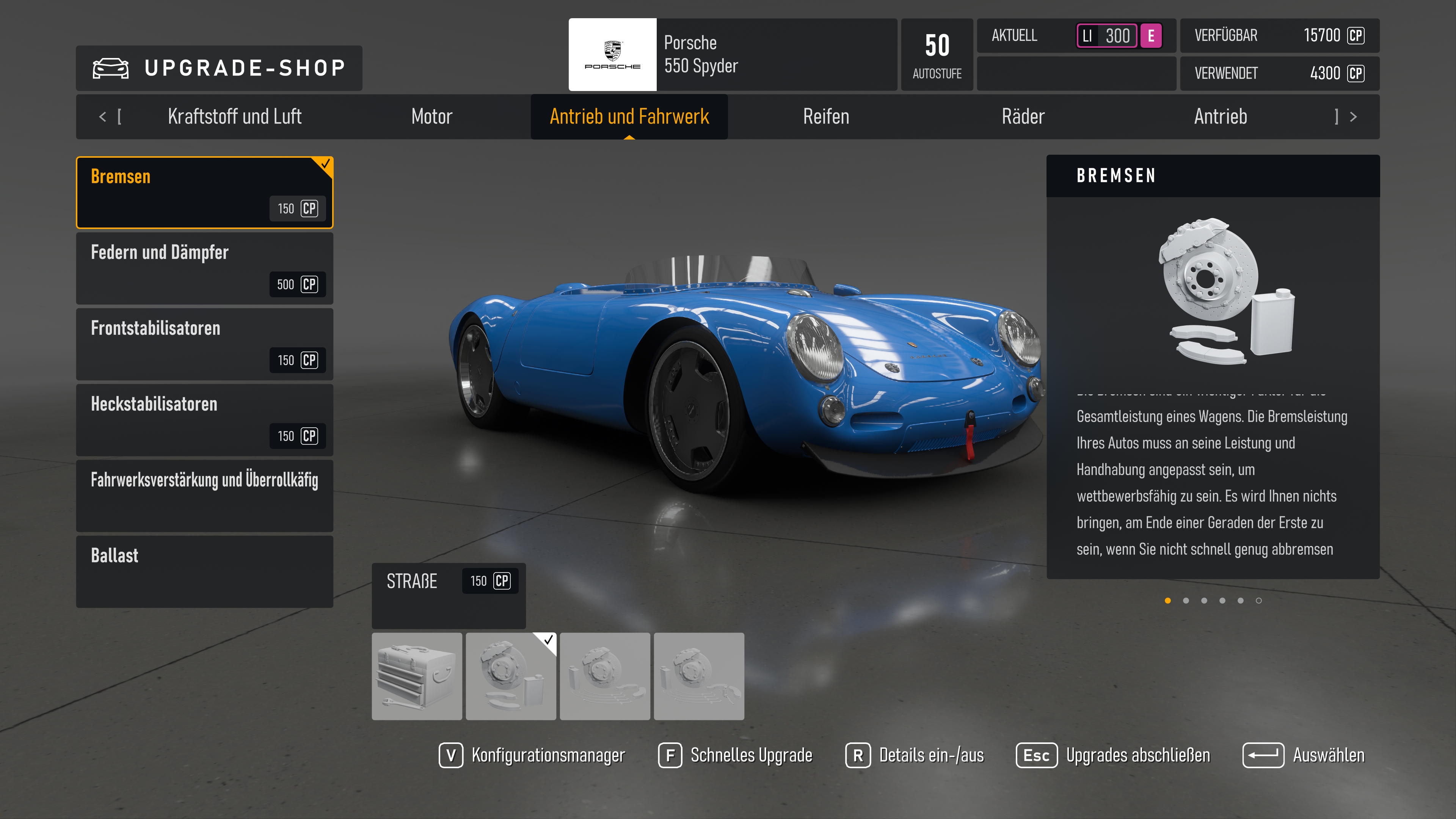
Task: Go to the Antrieb tab
Action: (x=1220, y=116)
